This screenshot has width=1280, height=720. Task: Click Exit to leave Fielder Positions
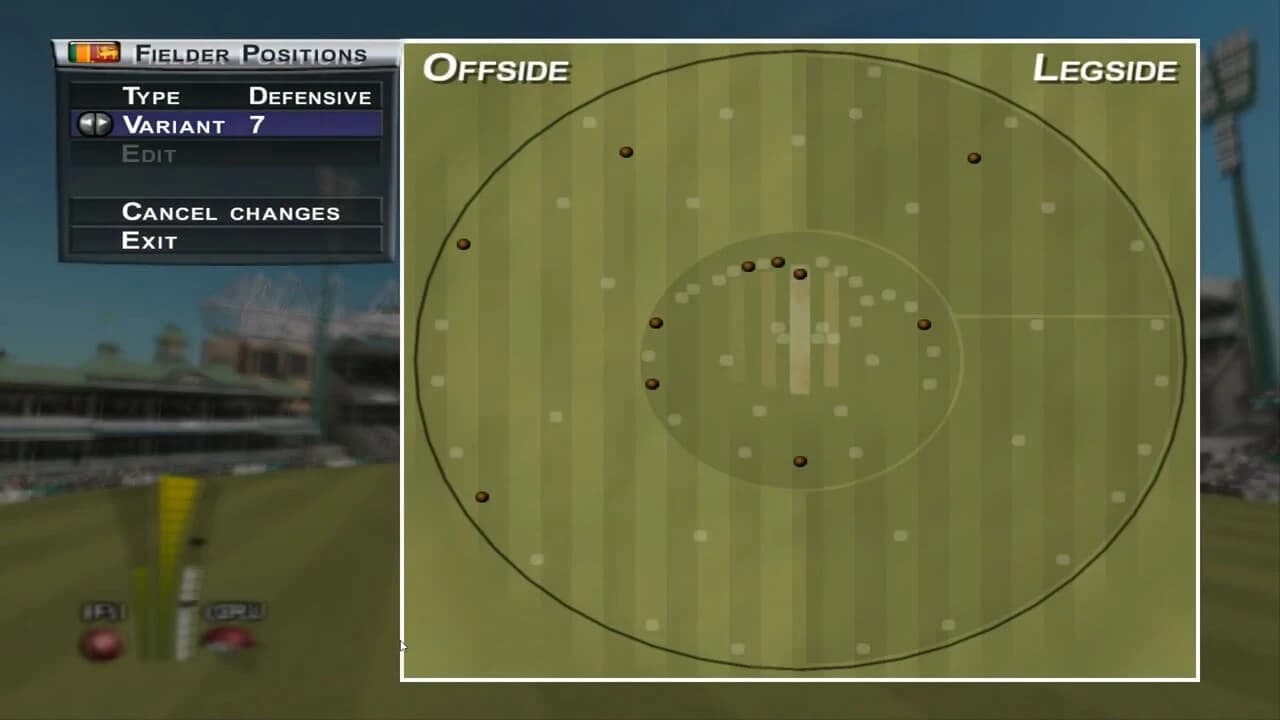point(150,240)
